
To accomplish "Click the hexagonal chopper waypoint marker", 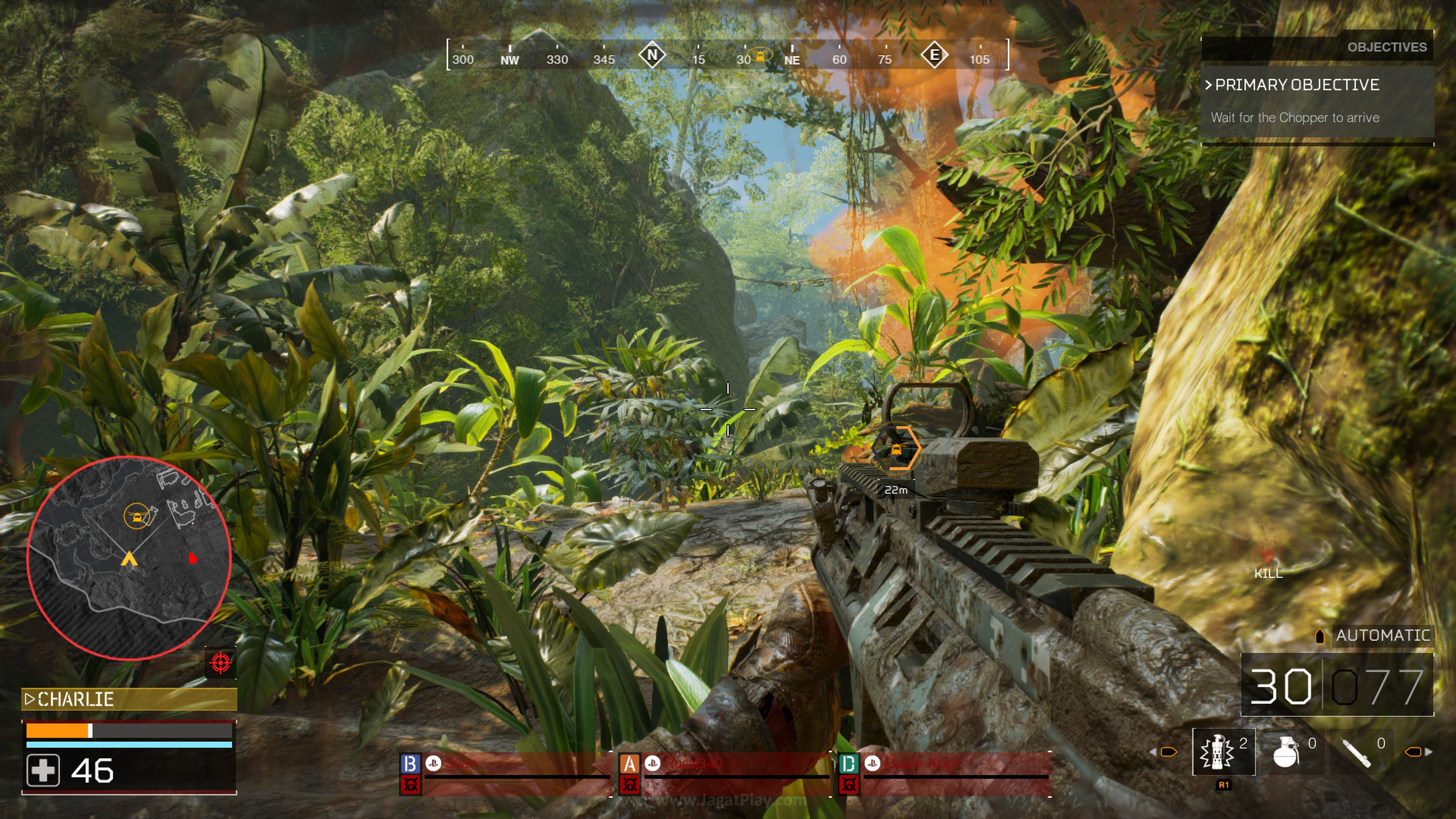I will [896, 449].
